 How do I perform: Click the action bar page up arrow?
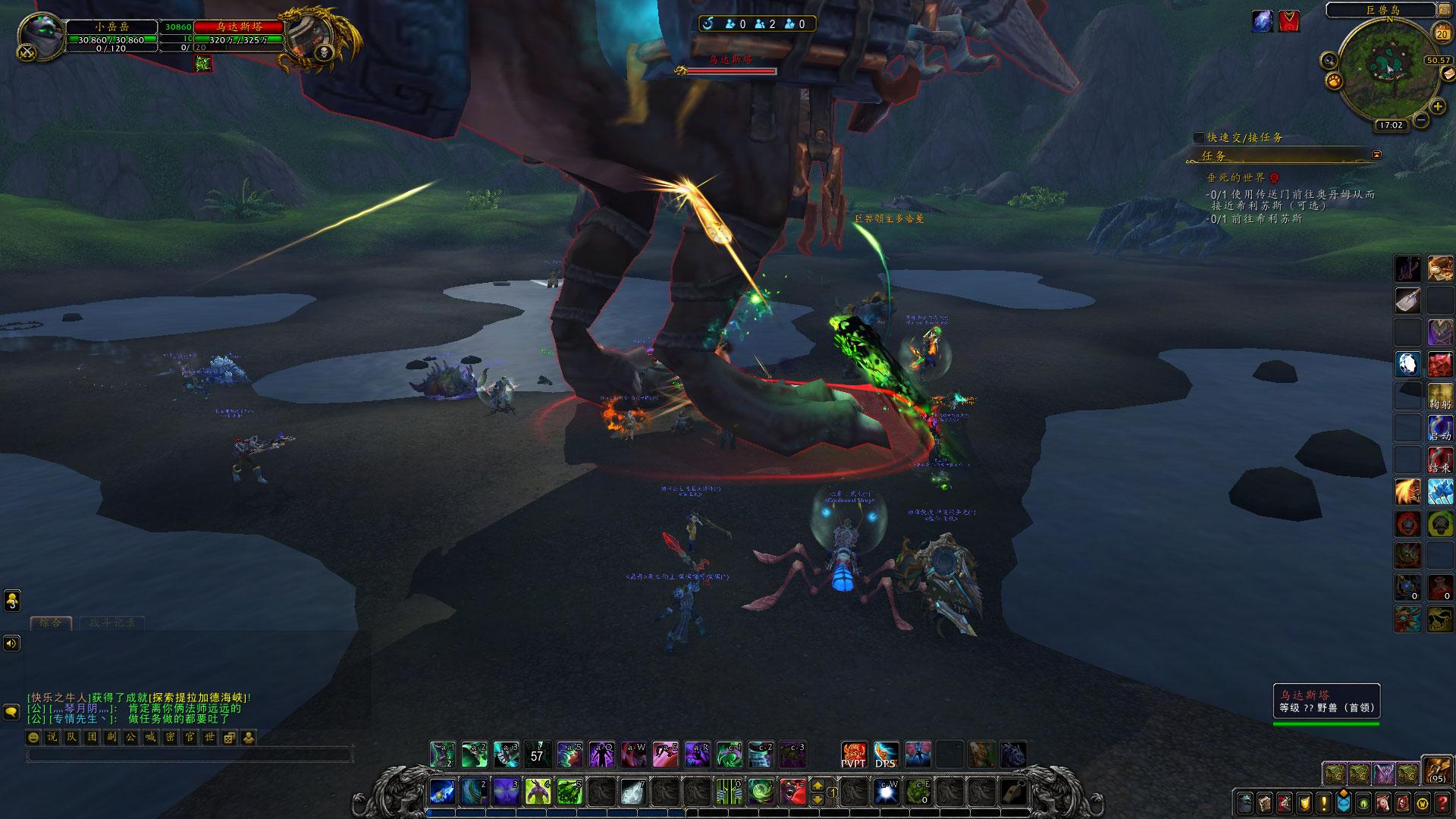point(817,786)
